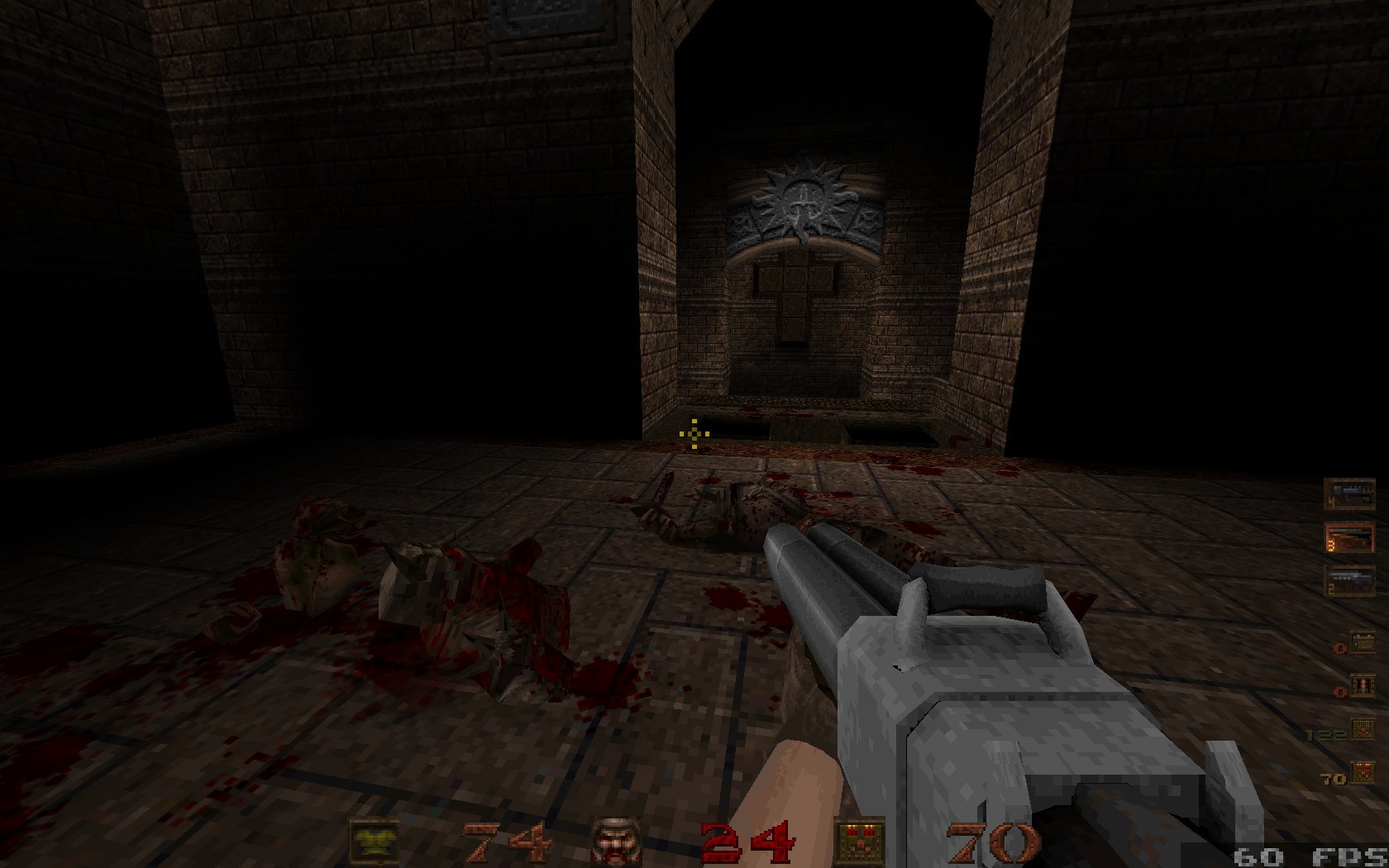1389x868 pixels.
Task: Click the yellow crosshair at screen center
Action: point(693,433)
